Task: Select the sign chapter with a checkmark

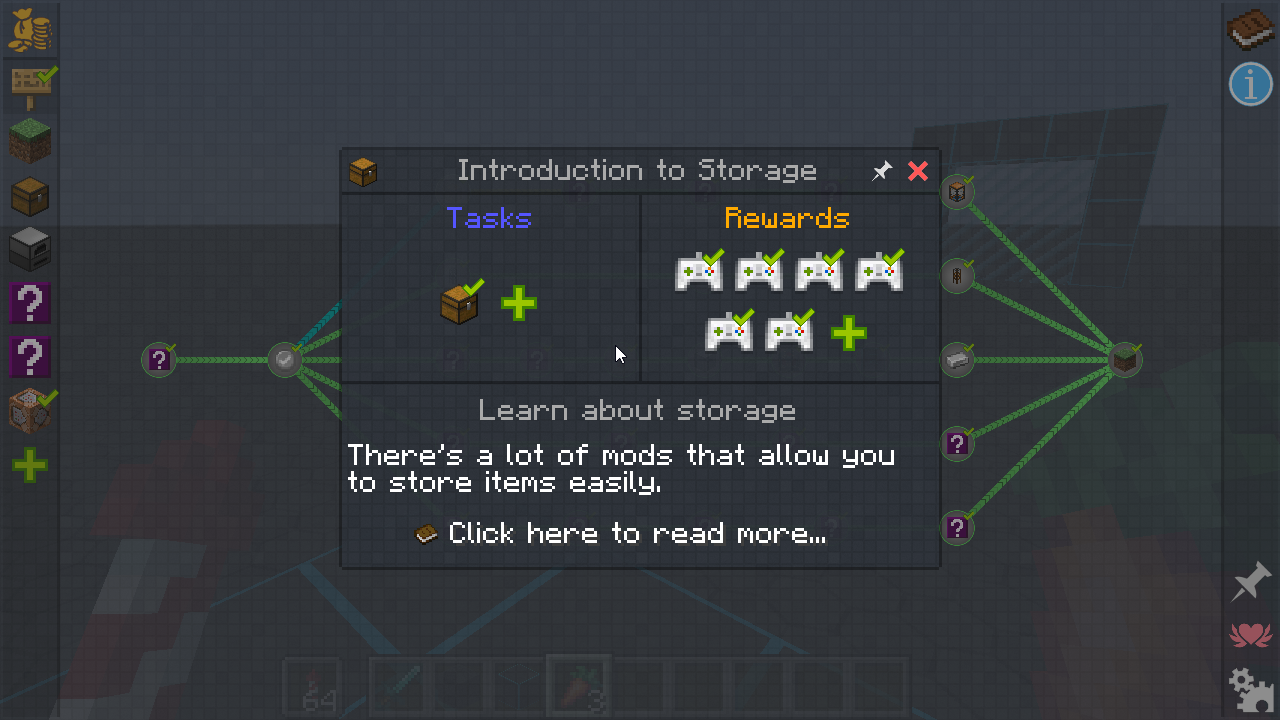Action: (31, 86)
